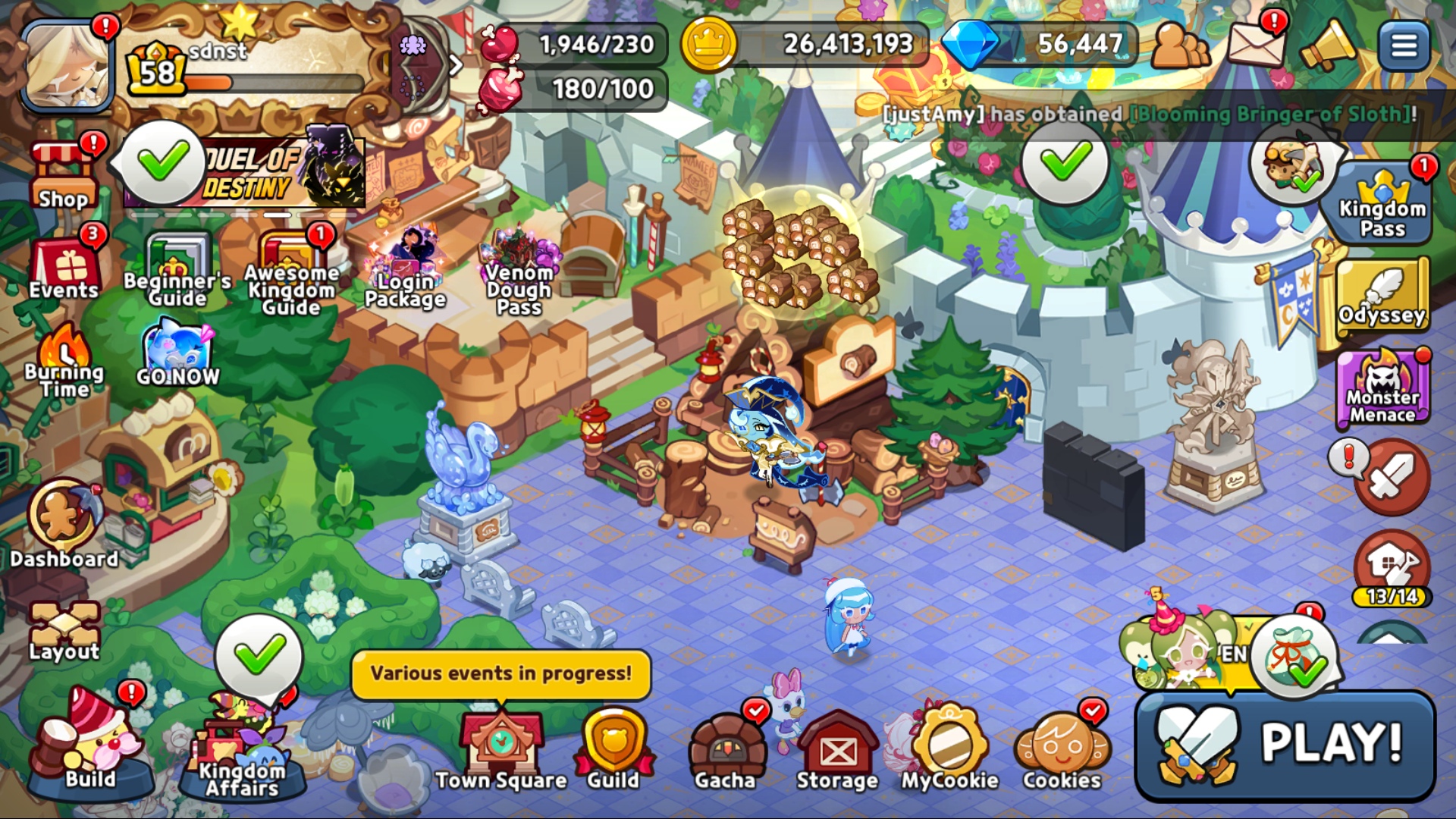The height and width of the screenshot is (819, 1456).
Task: Open the hamburger main menu
Action: (1404, 45)
